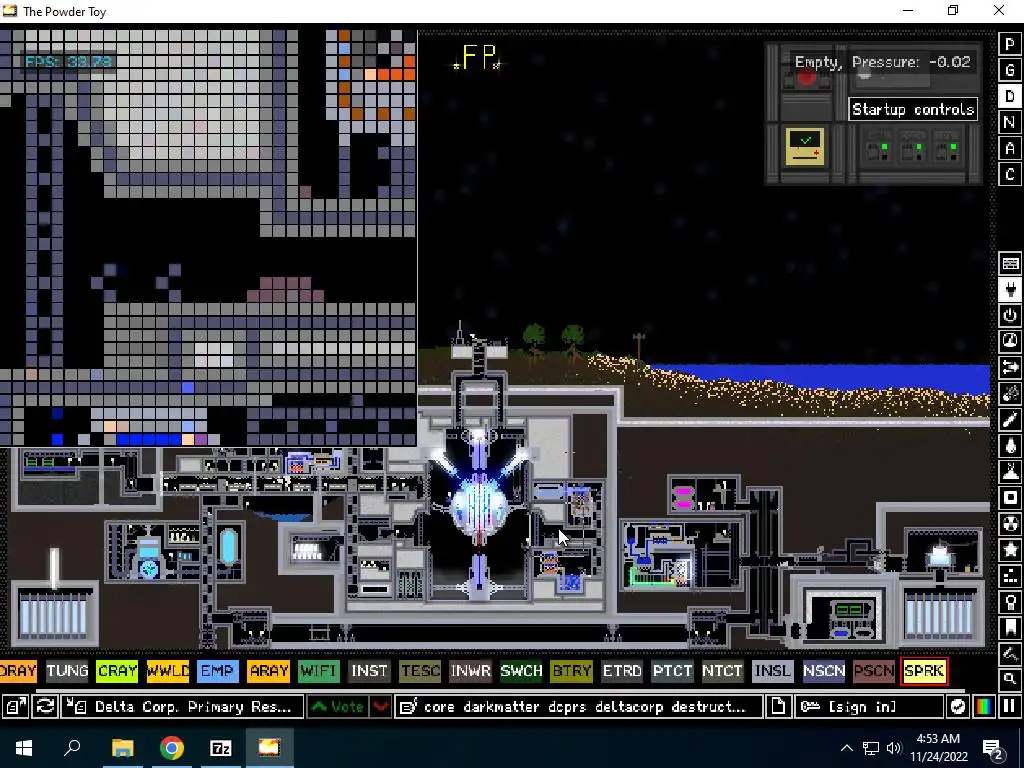Upvote the save with the Vote button
The width and height of the screenshot is (1024, 768).
337,707
